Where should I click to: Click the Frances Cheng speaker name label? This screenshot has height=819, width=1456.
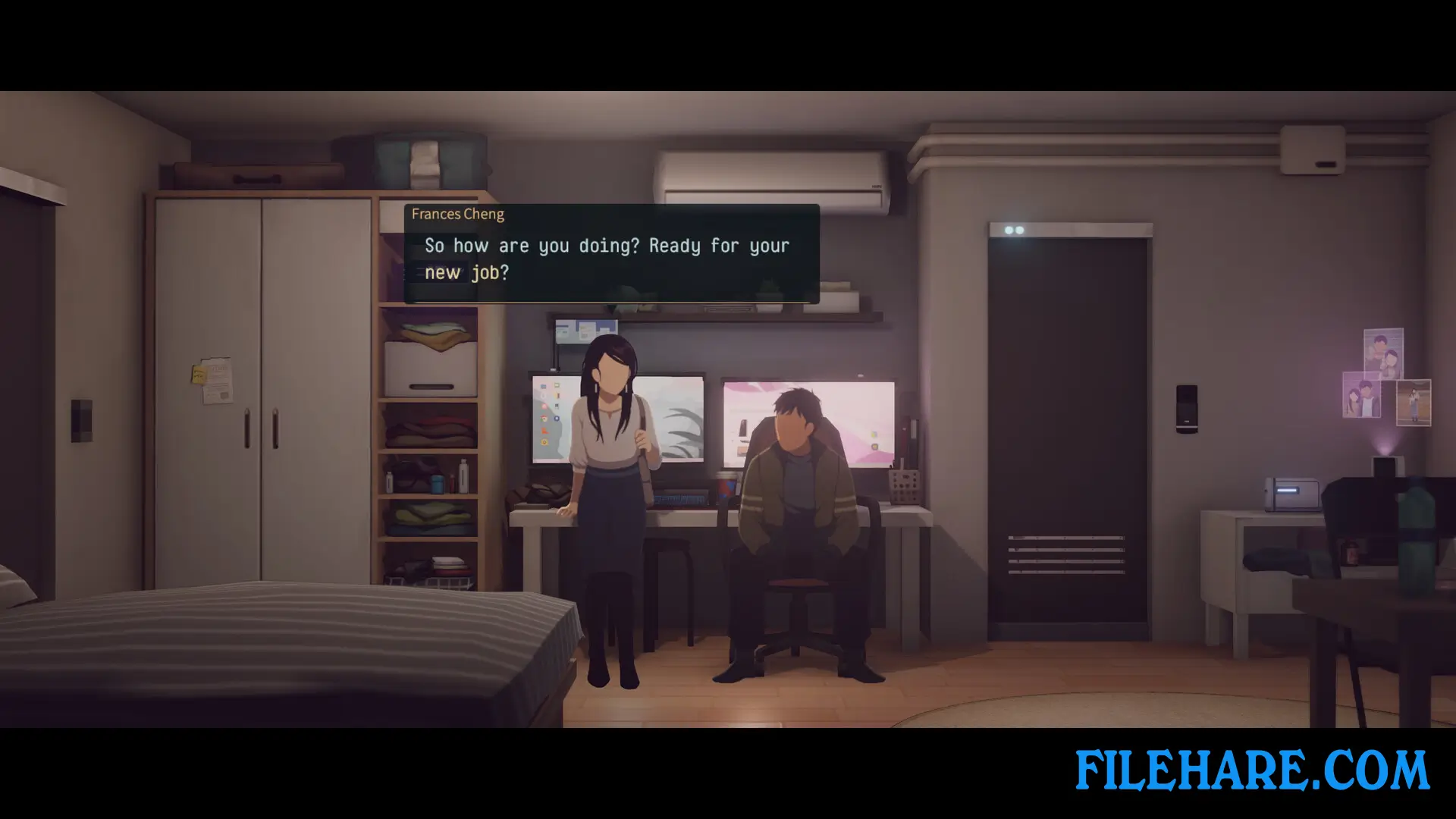point(457,214)
